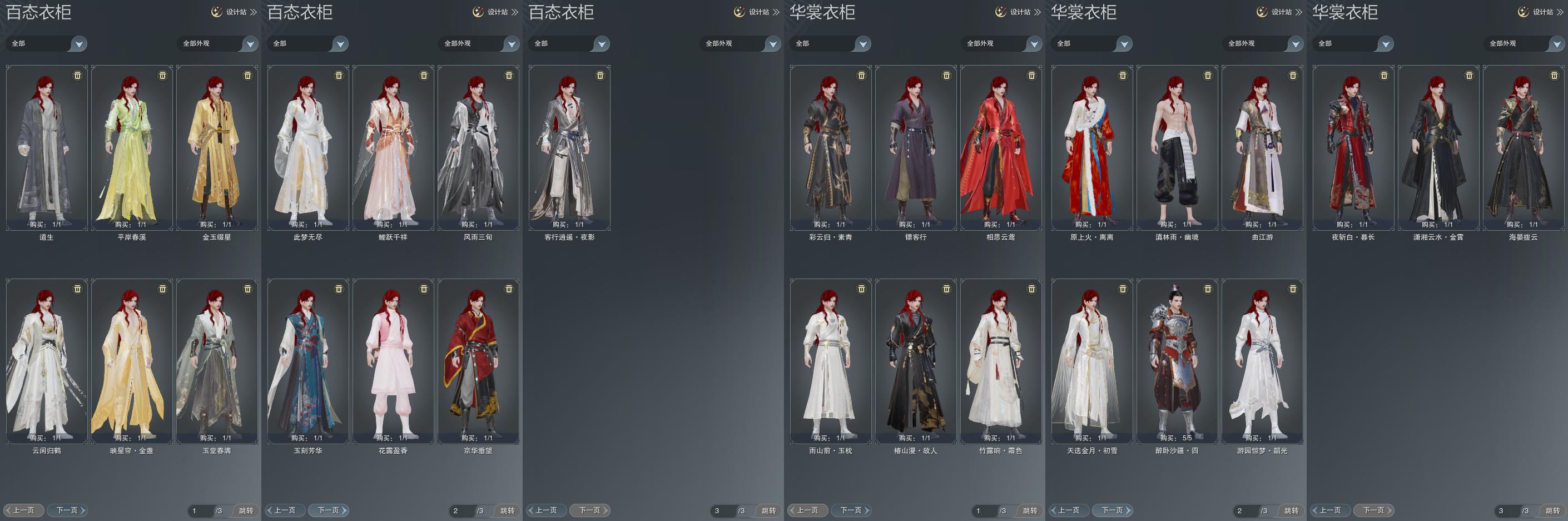Viewport: 1568px width, 521px height.
Task: Remove the 夜斩白·暮长 outfit via trash icon
Action: [x=1384, y=76]
